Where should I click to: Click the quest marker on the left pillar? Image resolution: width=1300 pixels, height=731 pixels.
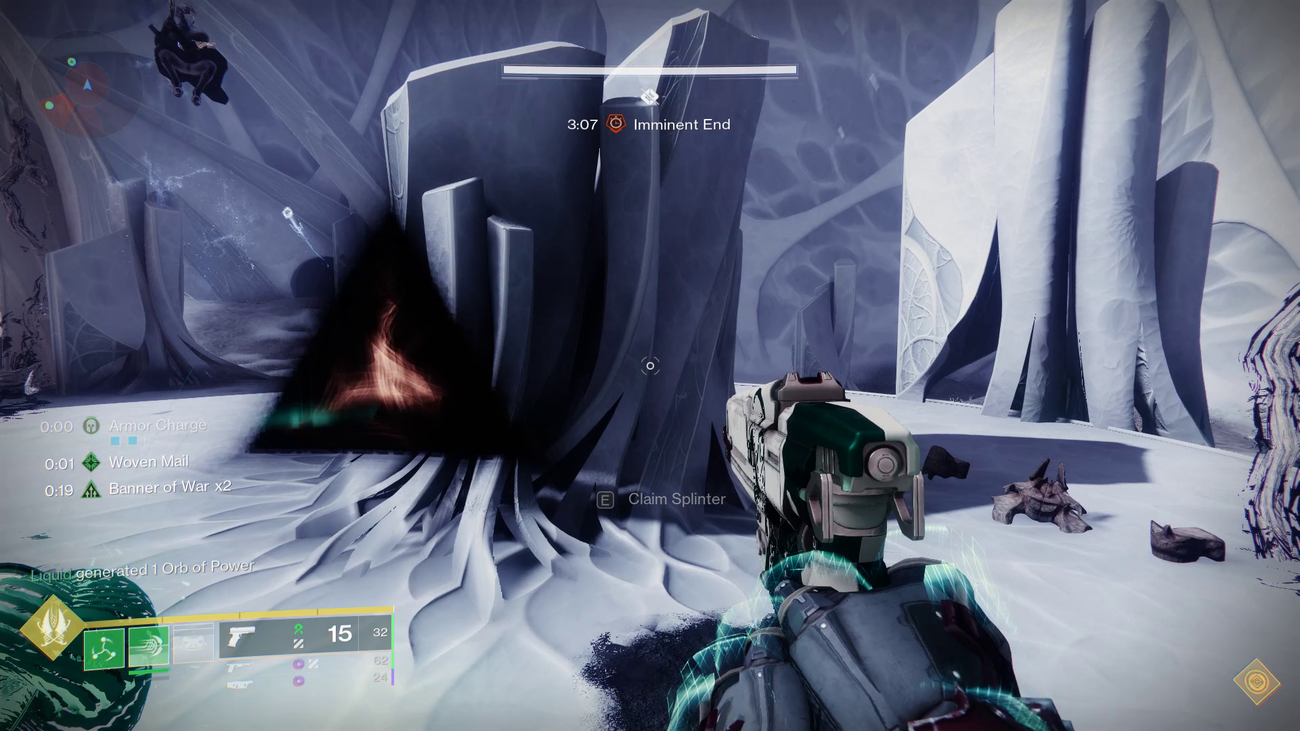click(288, 213)
